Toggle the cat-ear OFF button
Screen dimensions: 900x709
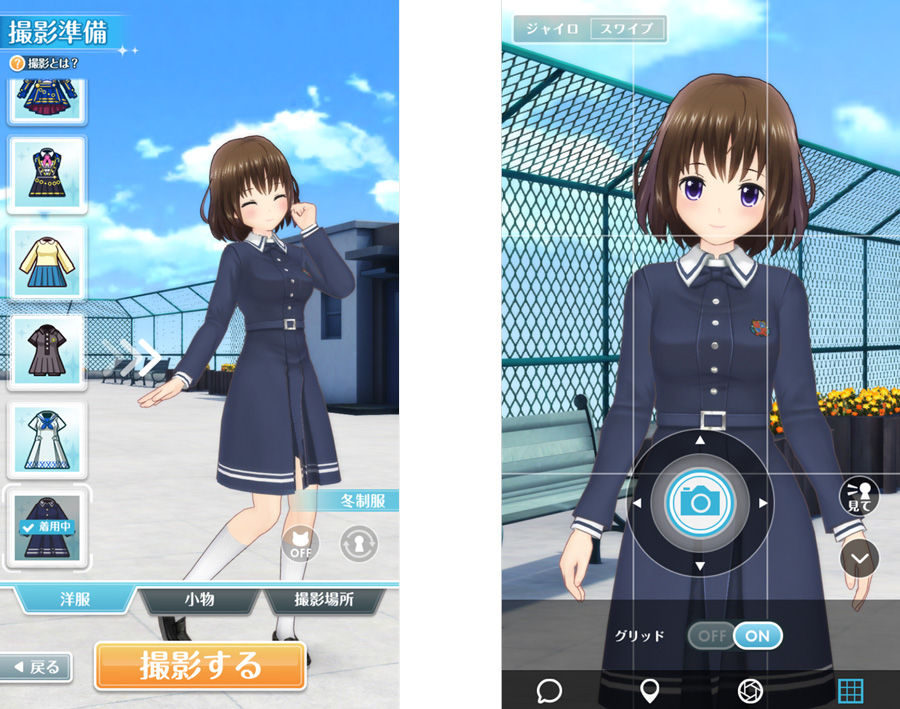(x=301, y=544)
